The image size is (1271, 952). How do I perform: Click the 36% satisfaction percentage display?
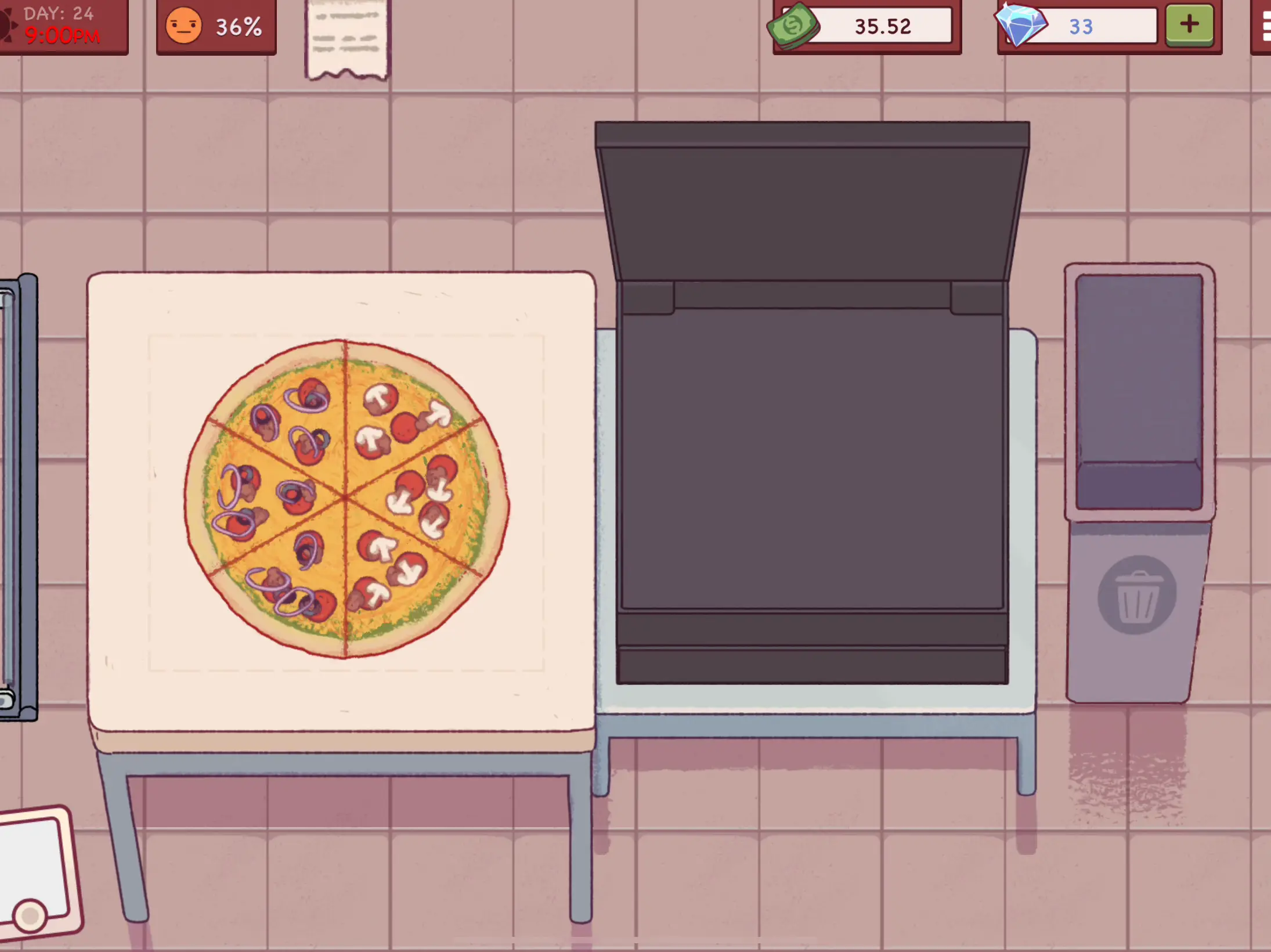tap(239, 25)
